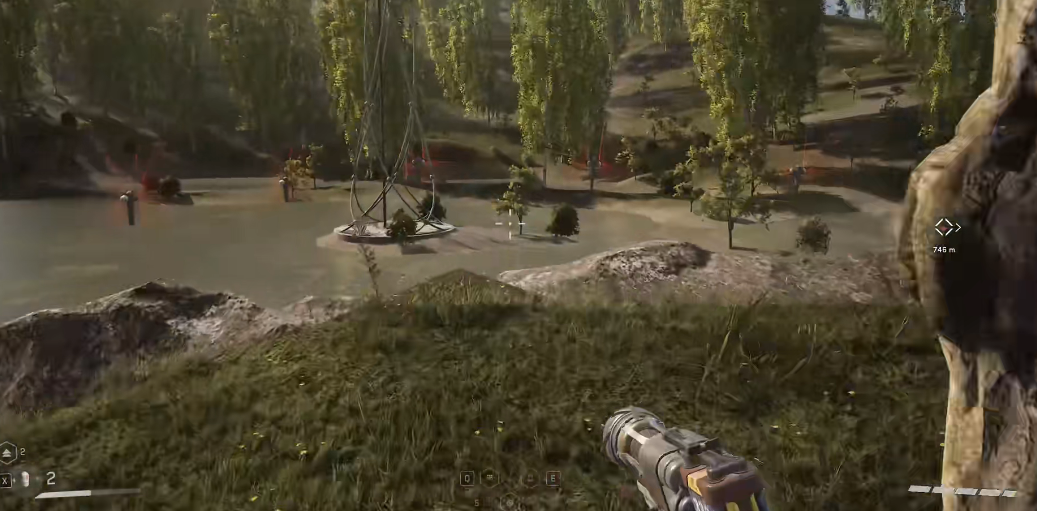This screenshot has height=511, width=1037.
Task: Select the grenade equipment icon
Action: (26, 479)
